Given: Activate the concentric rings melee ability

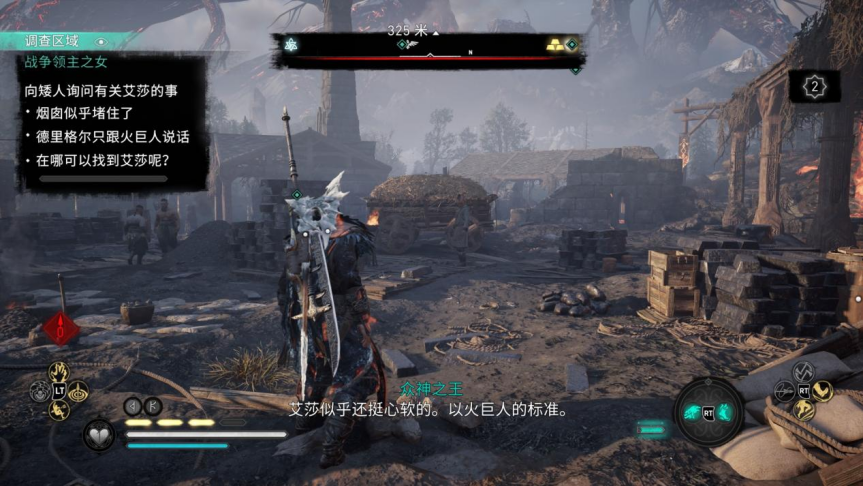Looking at the screenshot, I should (x=79, y=391).
